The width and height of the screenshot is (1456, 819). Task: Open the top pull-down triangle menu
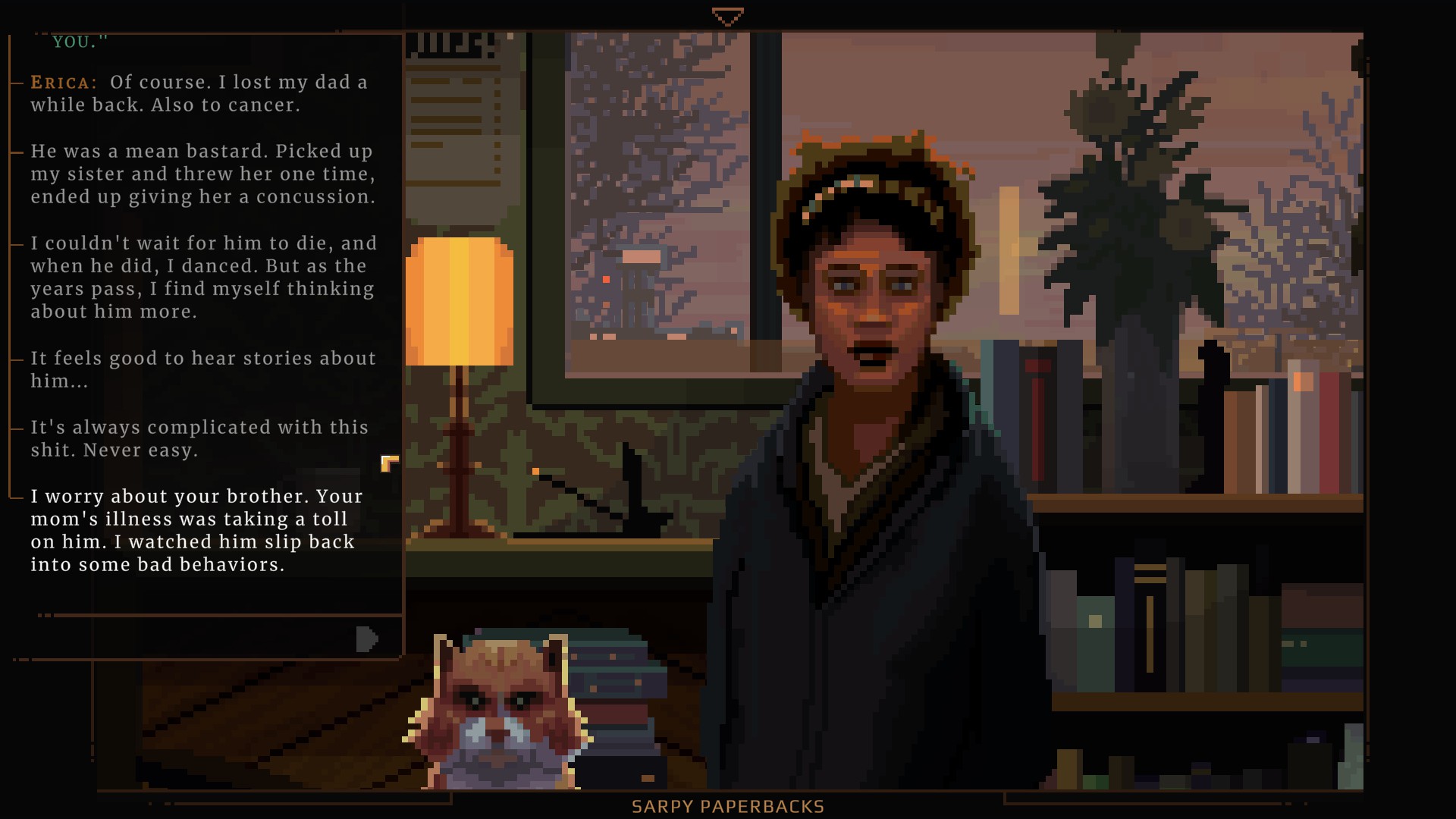click(x=727, y=17)
